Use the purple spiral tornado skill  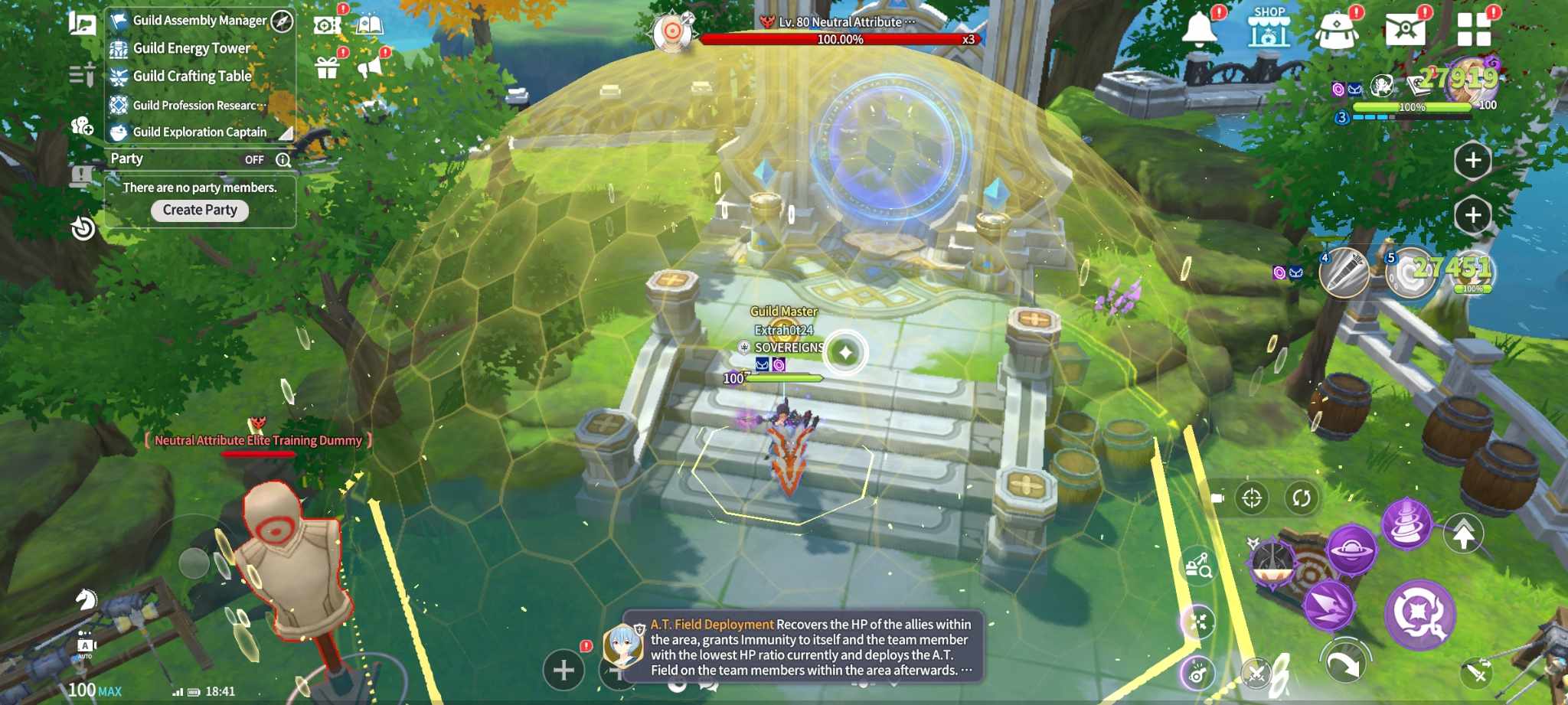(1406, 524)
